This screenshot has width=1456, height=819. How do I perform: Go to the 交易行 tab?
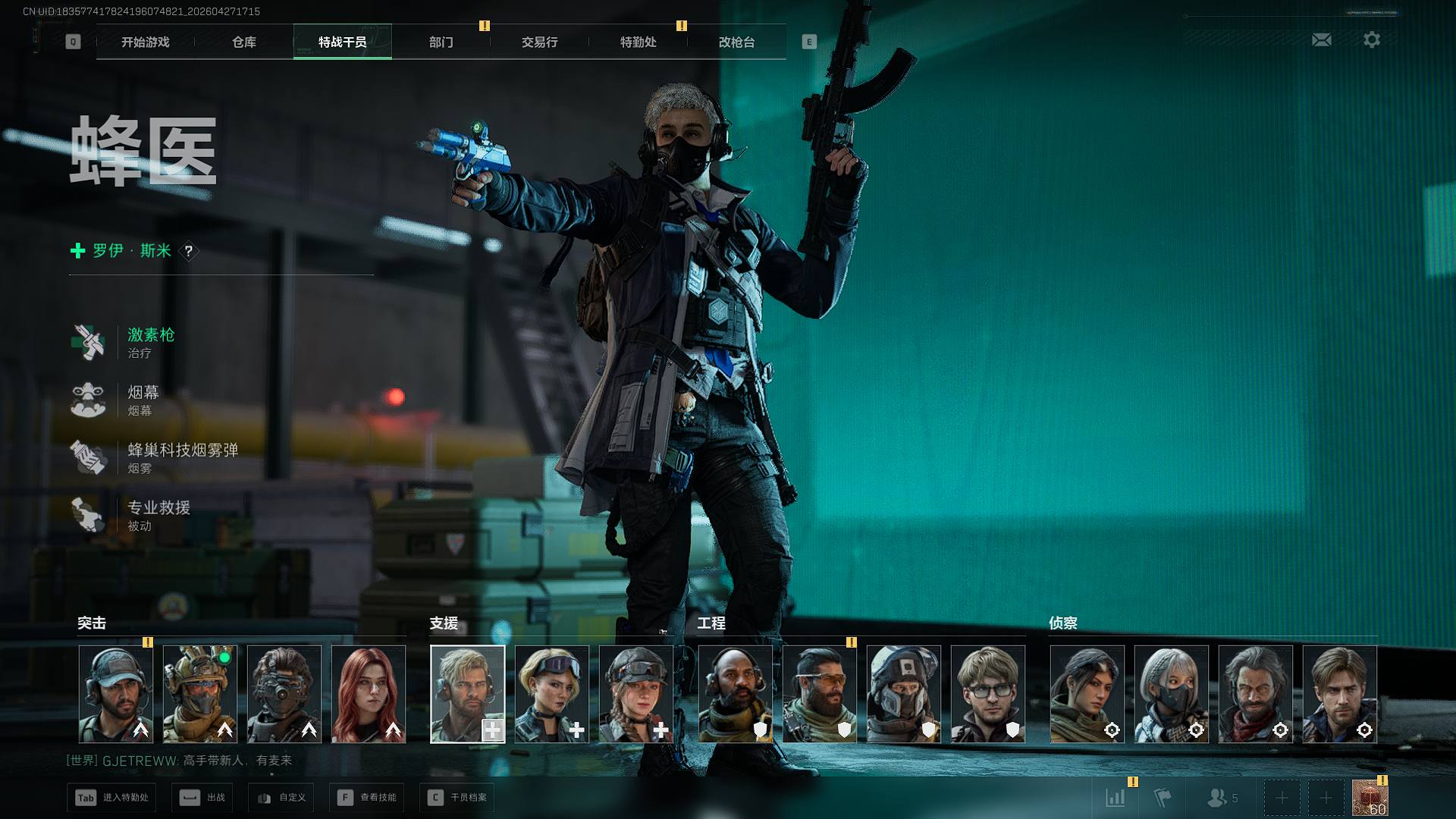point(539,42)
